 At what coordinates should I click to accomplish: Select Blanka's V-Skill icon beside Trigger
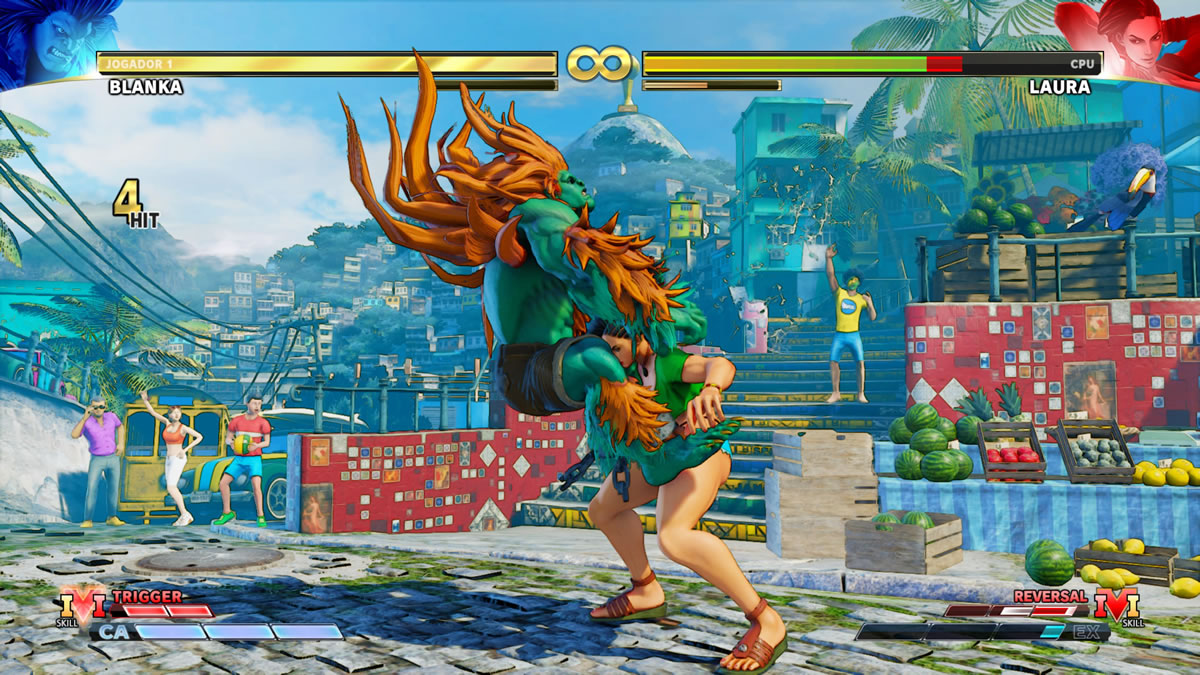pyautogui.click(x=82, y=606)
